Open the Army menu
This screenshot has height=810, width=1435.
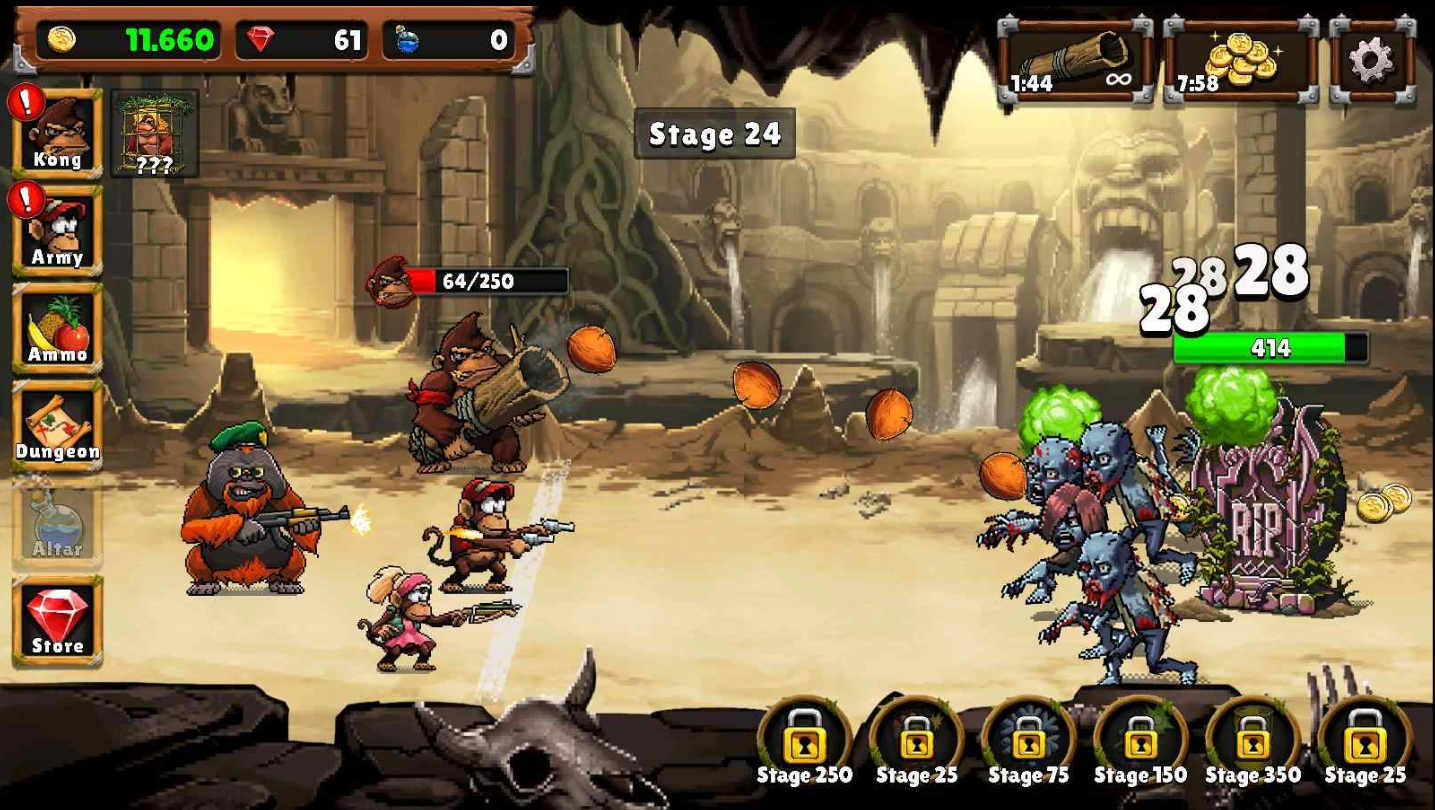click(57, 231)
